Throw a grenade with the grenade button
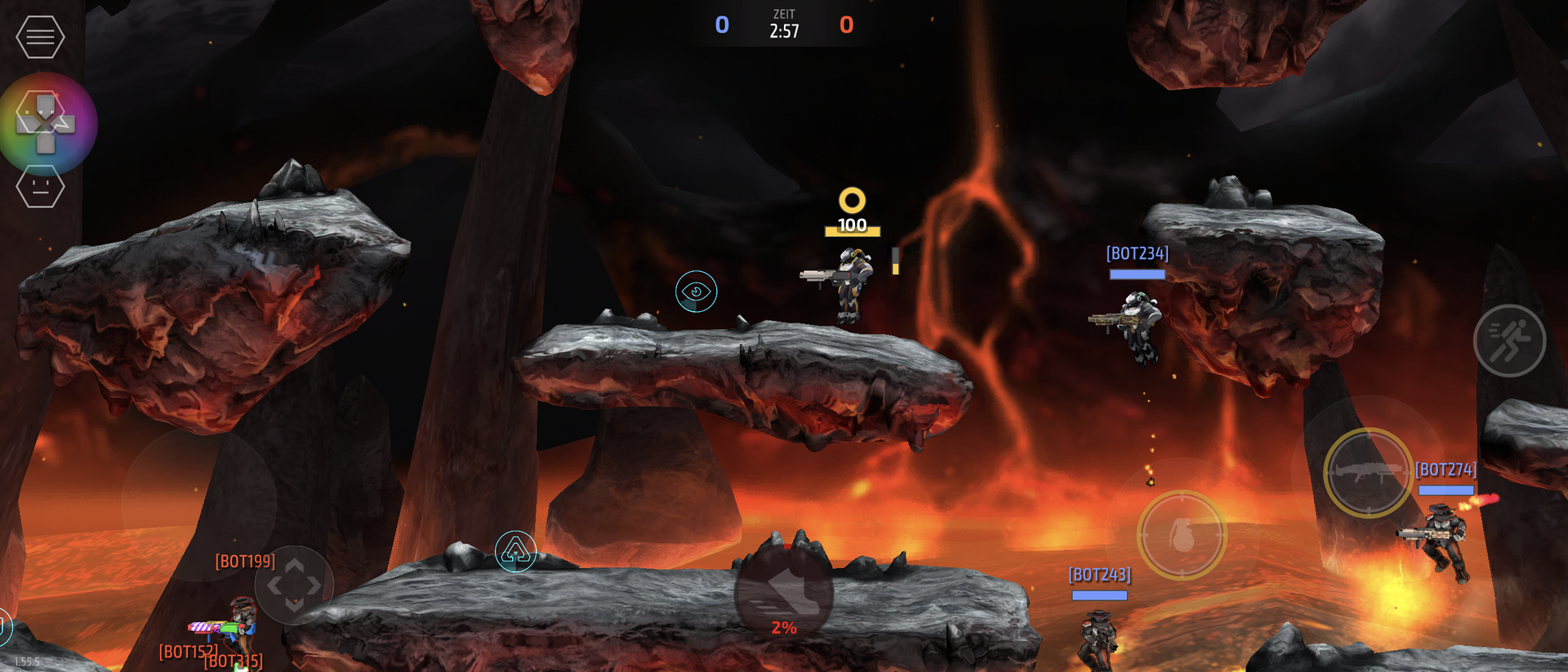 click(1182, 535)
